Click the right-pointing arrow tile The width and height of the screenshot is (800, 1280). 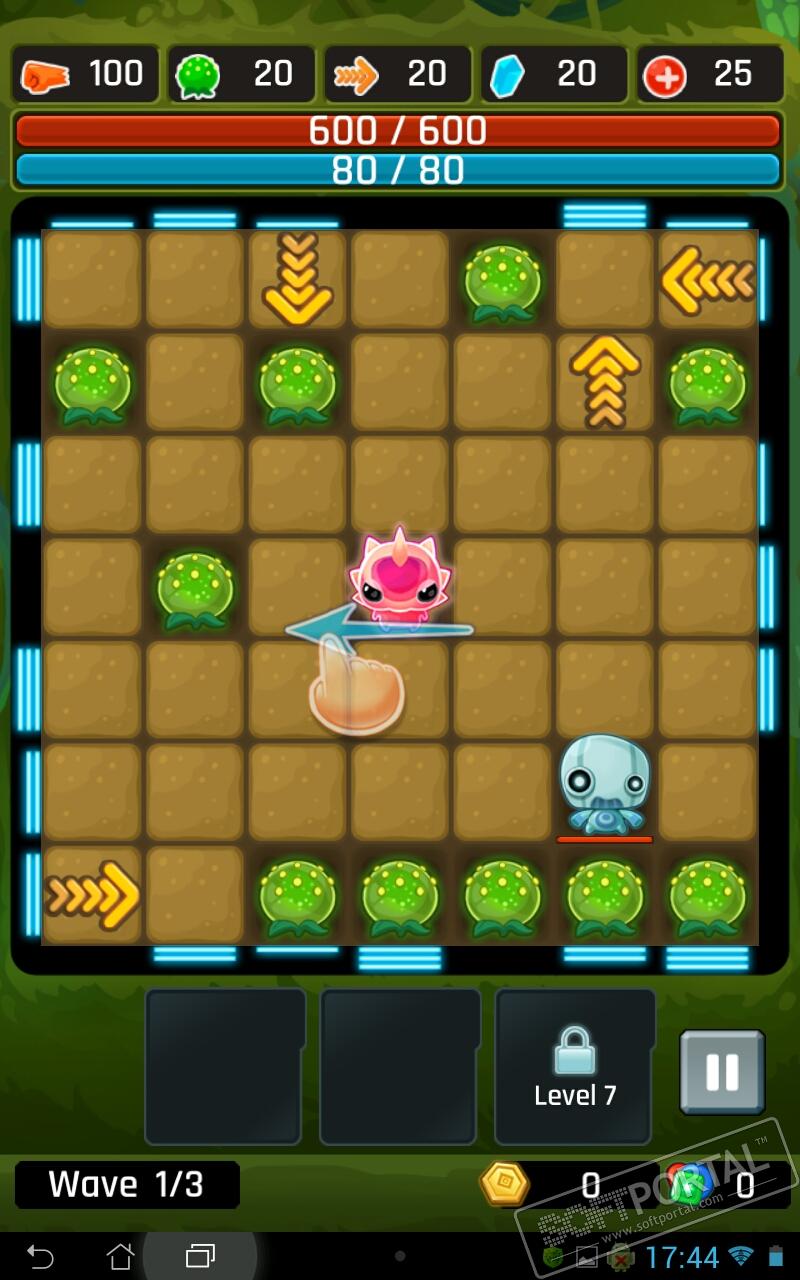tap(93, 895)
